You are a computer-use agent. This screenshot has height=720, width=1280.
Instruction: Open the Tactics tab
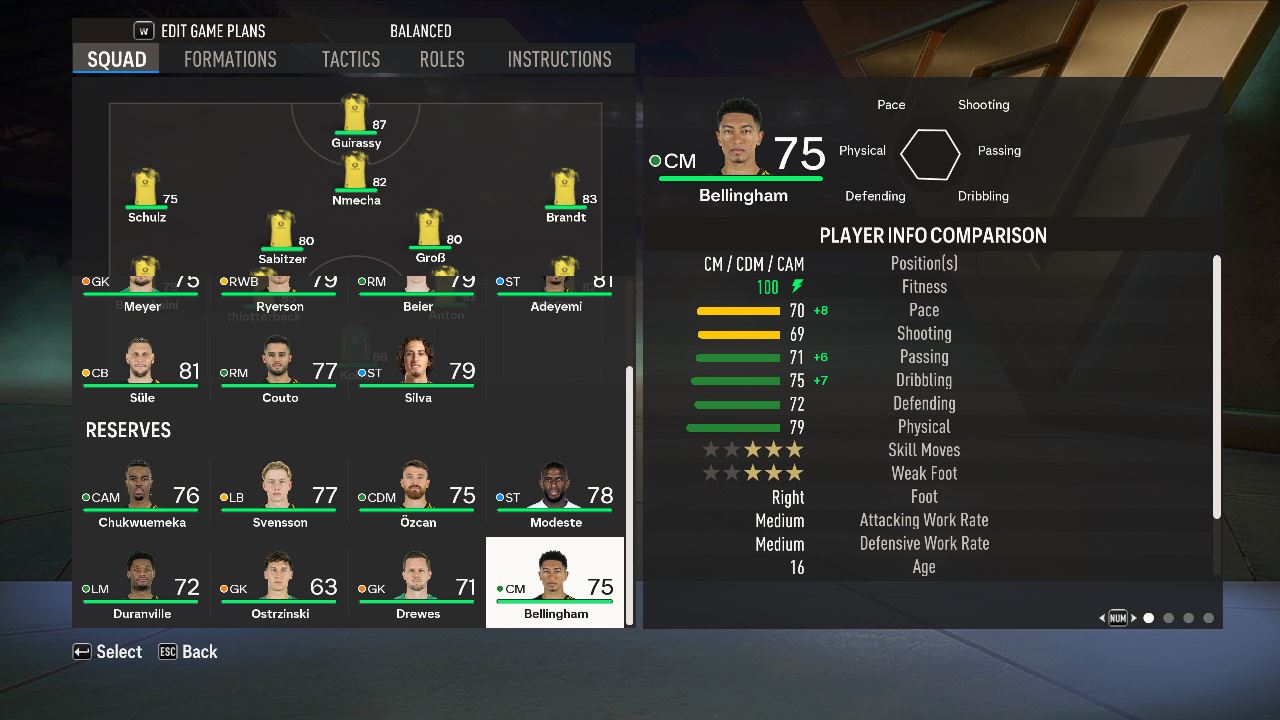(350, 59)
